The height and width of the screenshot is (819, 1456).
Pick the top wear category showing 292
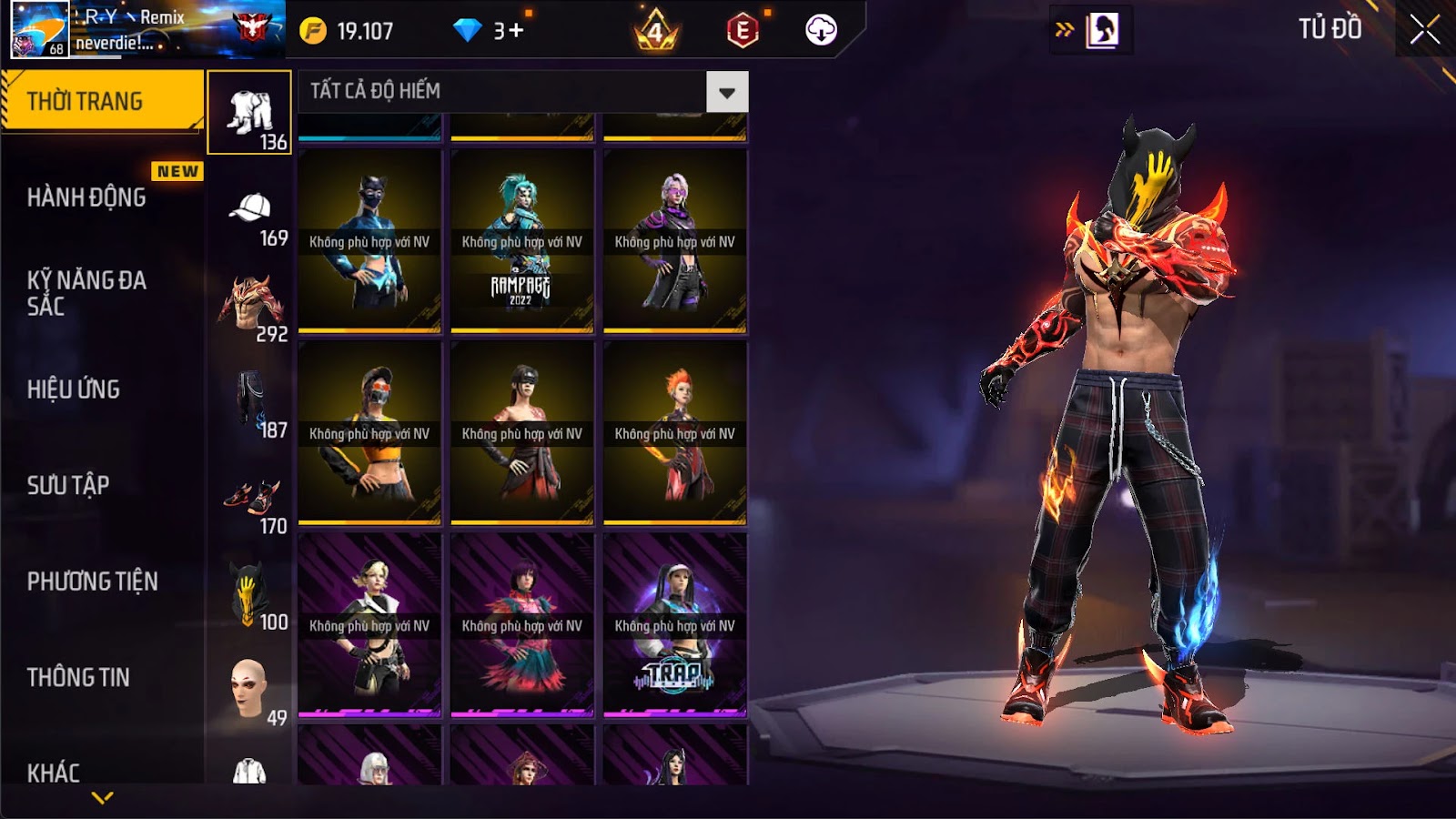[x=249, y=308]
